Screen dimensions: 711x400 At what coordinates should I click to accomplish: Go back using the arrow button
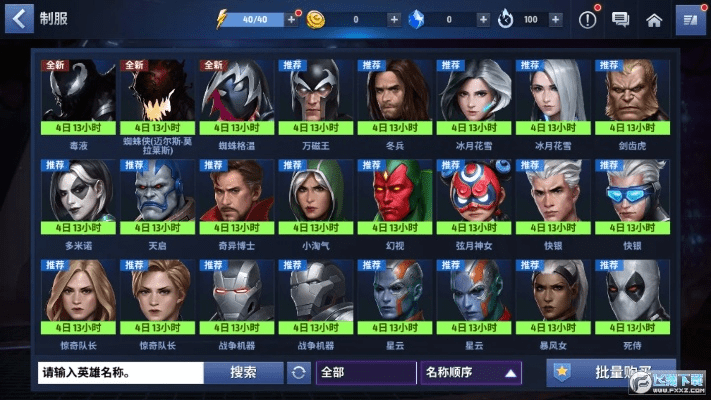coord(20,19)
